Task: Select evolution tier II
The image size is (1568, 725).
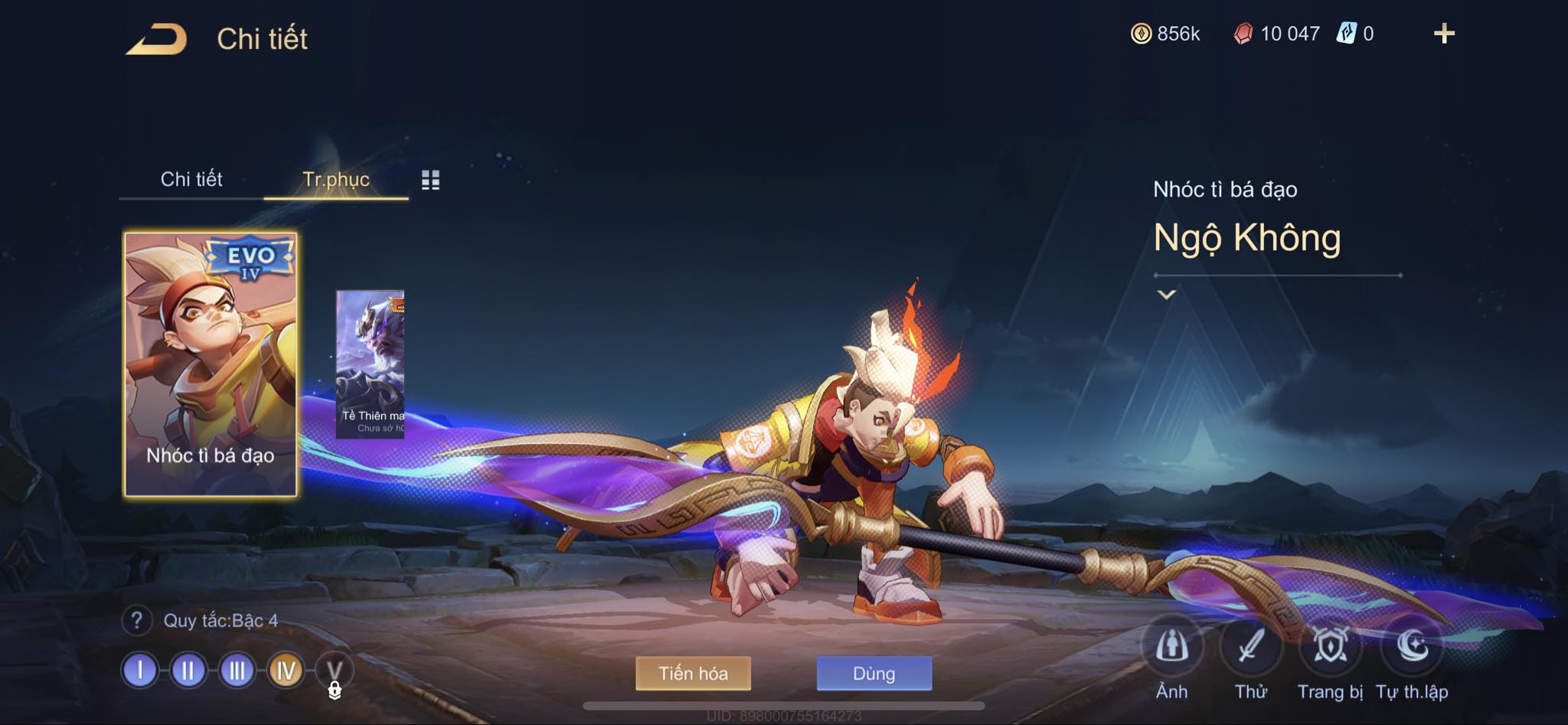Action: (188, 671)
